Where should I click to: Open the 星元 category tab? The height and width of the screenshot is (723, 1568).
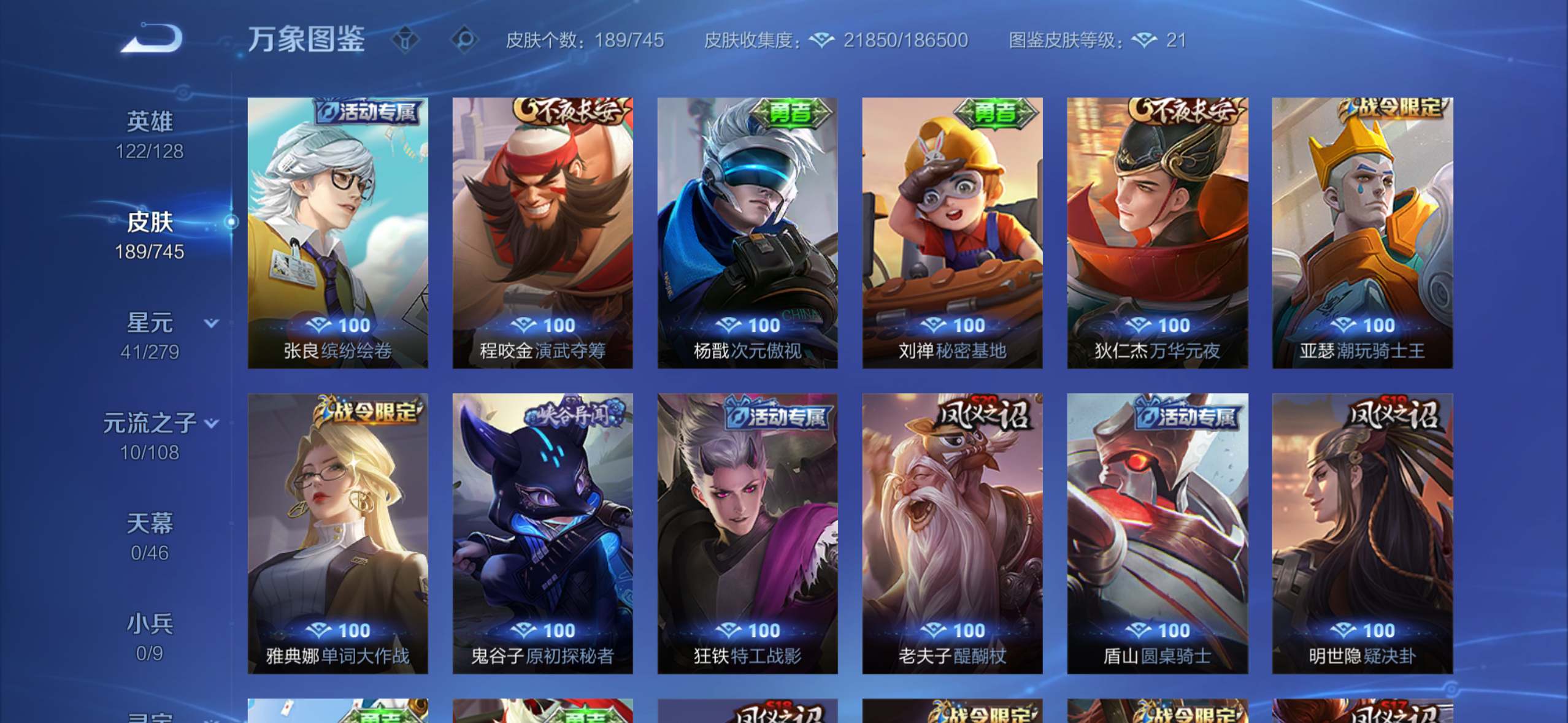click(x=150, y=335)
